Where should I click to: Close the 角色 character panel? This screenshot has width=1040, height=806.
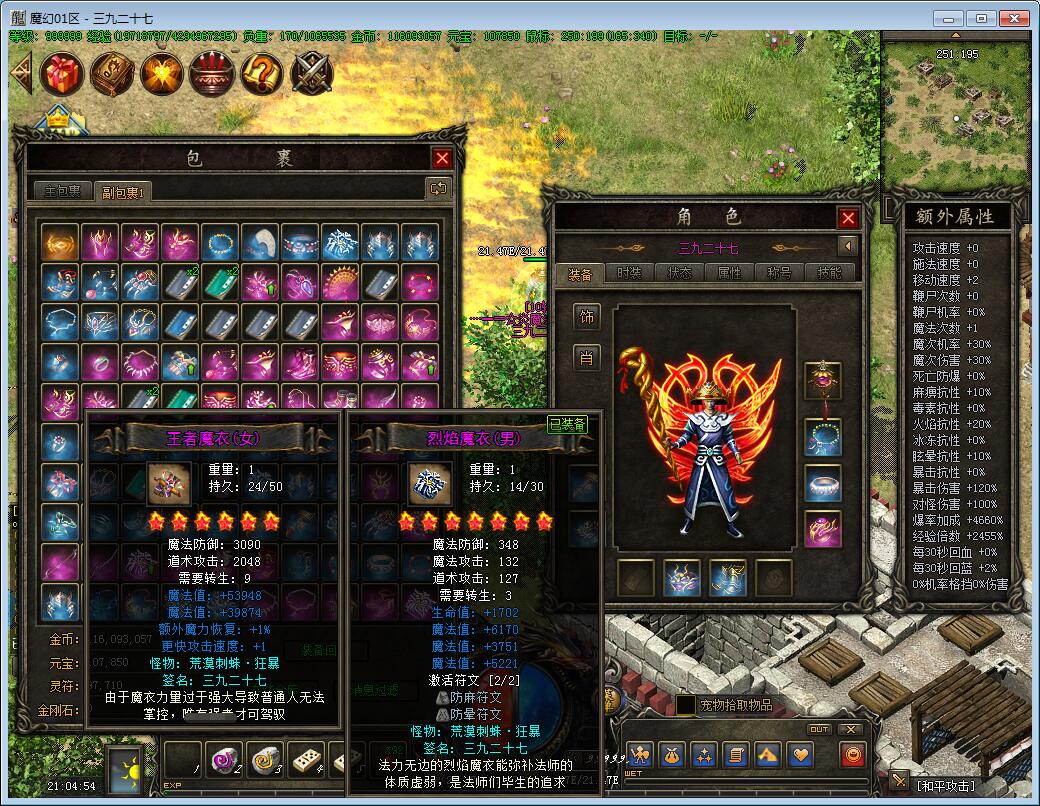pos(848,218)
